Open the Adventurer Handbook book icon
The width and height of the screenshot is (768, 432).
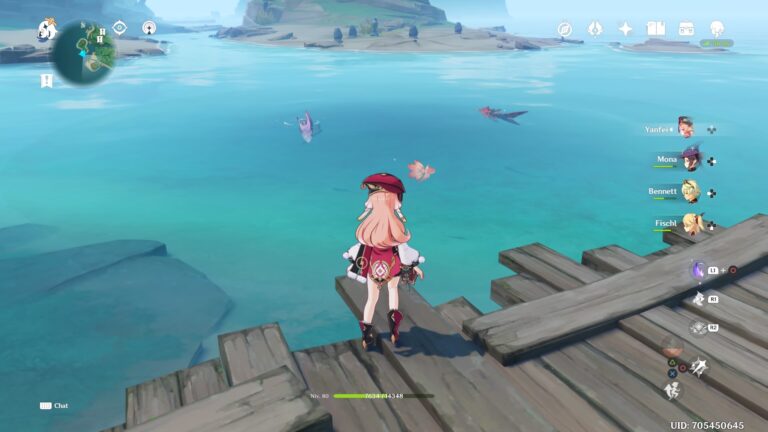coord(656,29)
